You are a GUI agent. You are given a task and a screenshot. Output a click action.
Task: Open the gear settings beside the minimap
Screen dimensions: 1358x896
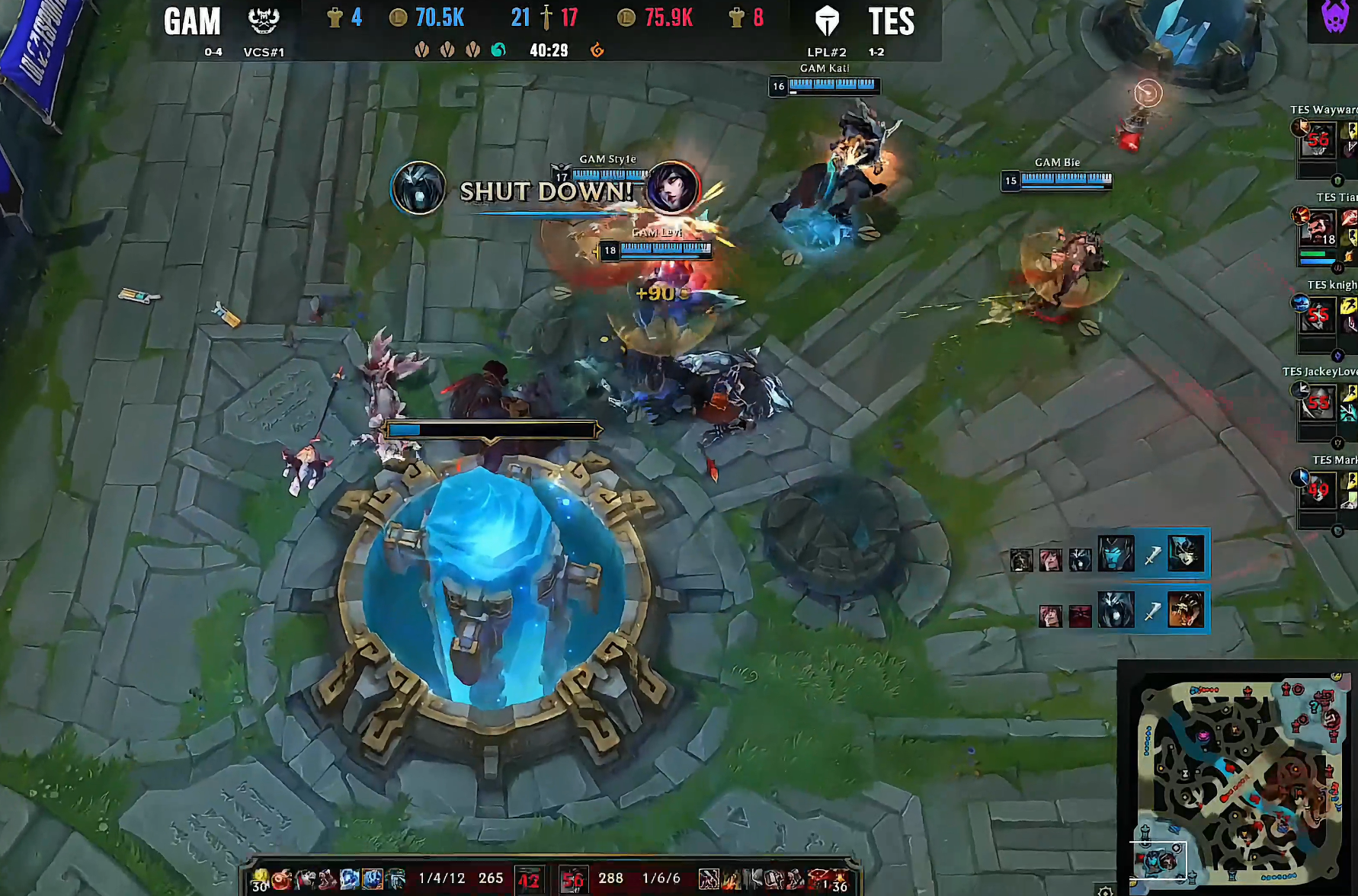[x=1105, y=890]
